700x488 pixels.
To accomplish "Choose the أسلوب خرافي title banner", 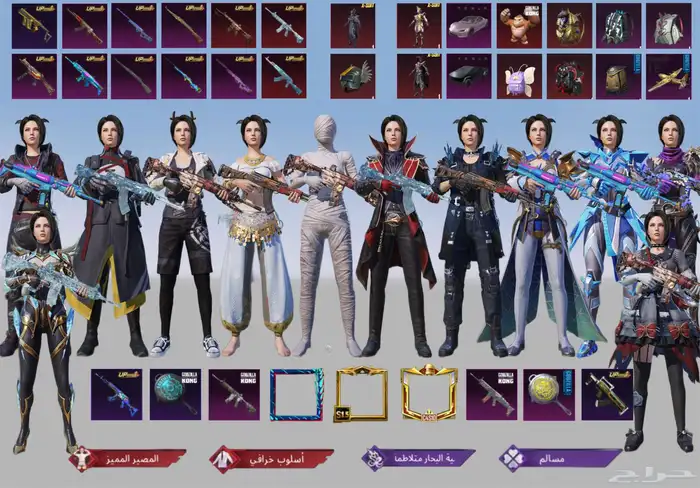I will pos(269,459).
